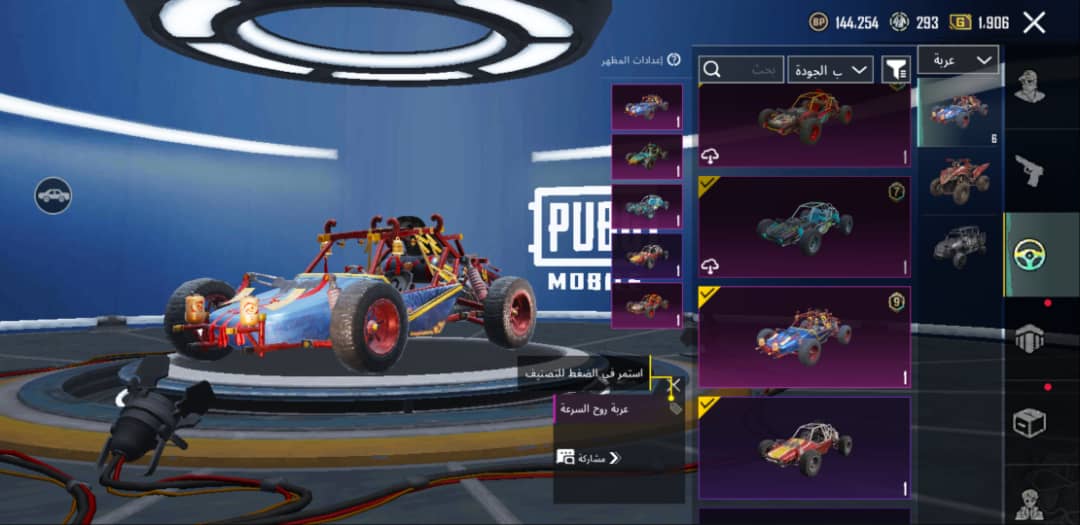Select the grey UTV vehicle category
The width and height of the screenshot is (1080, 525).
click(x=959, y=245)
